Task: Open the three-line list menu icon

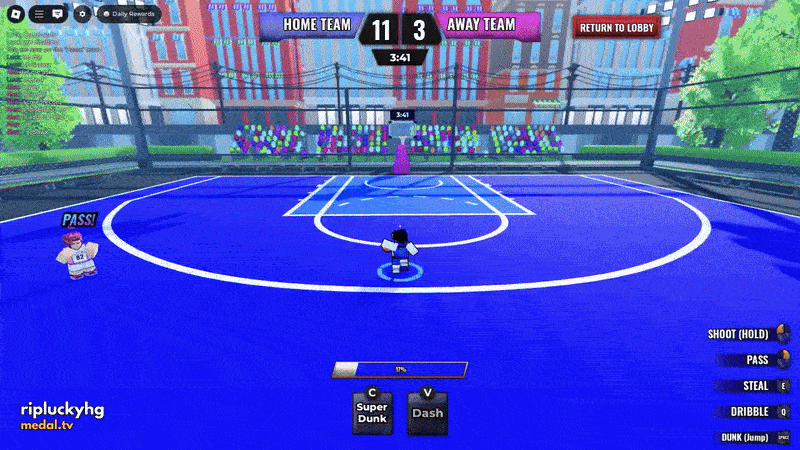Action: 39,14
